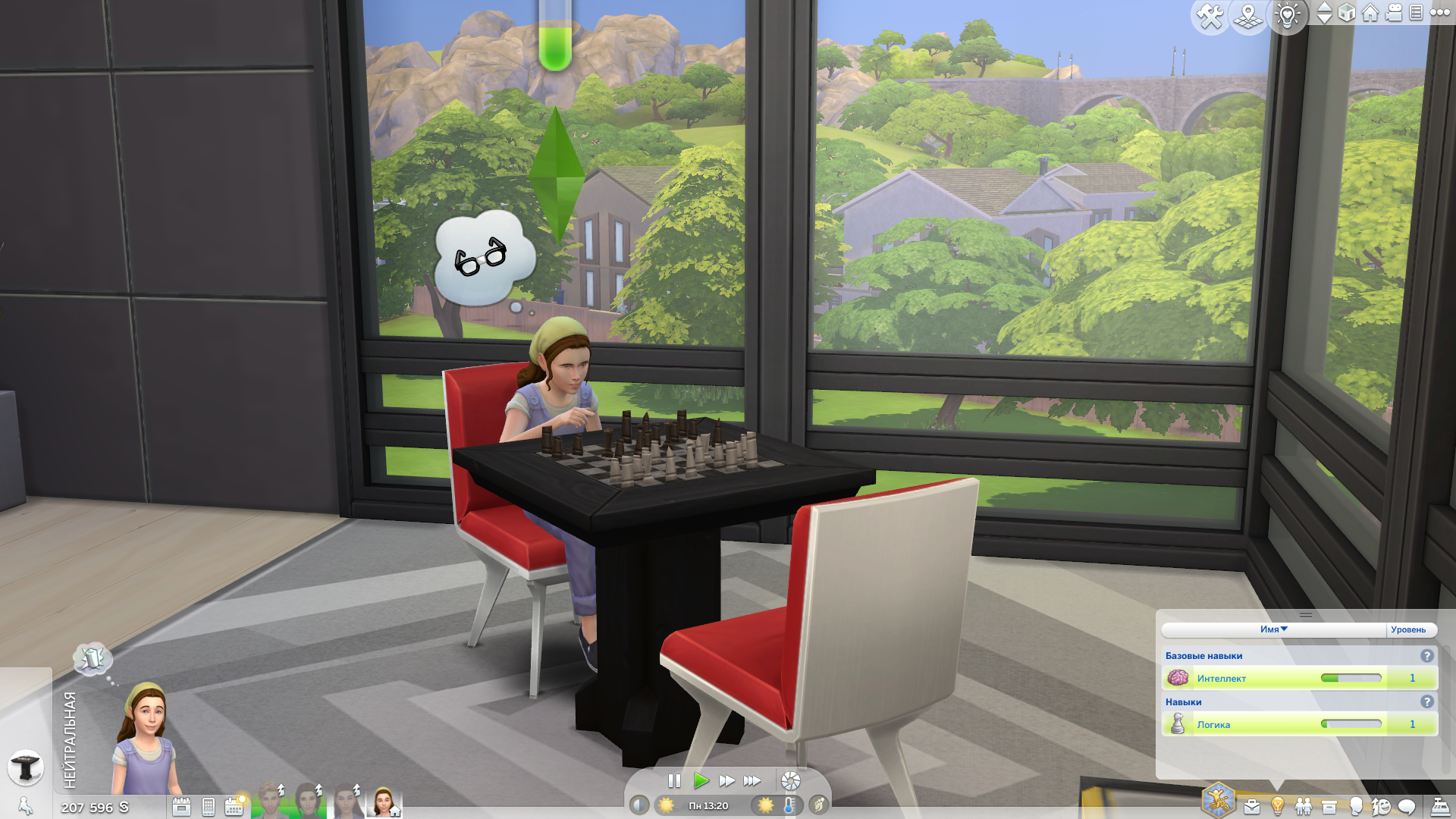The height and width of the screenshot is (819, 1456).
Task: Pause the game
Action: (674, 780)
